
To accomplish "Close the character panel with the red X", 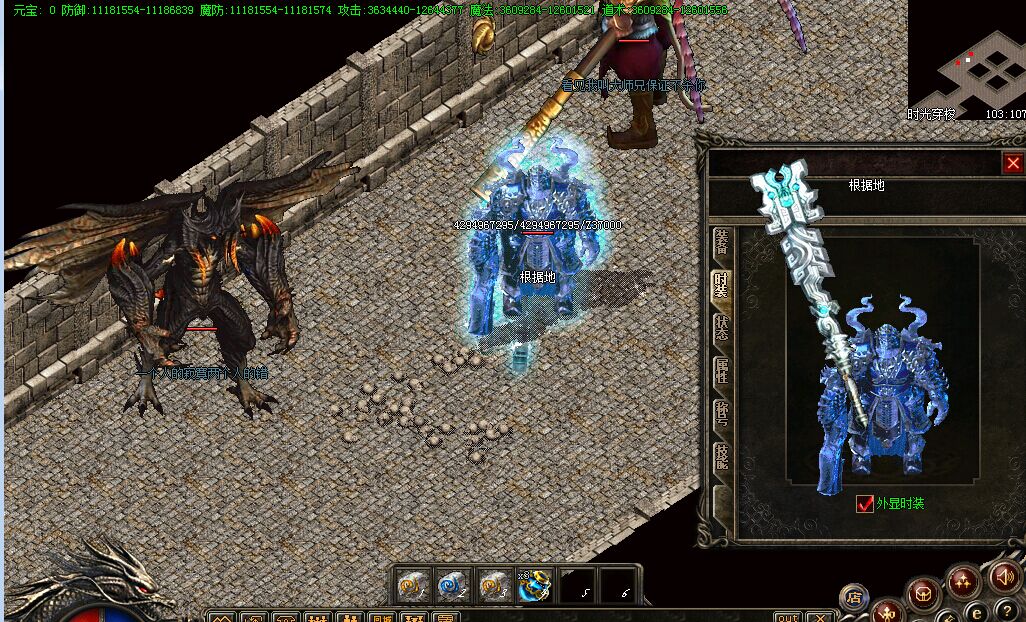I will click(1013, 163).
